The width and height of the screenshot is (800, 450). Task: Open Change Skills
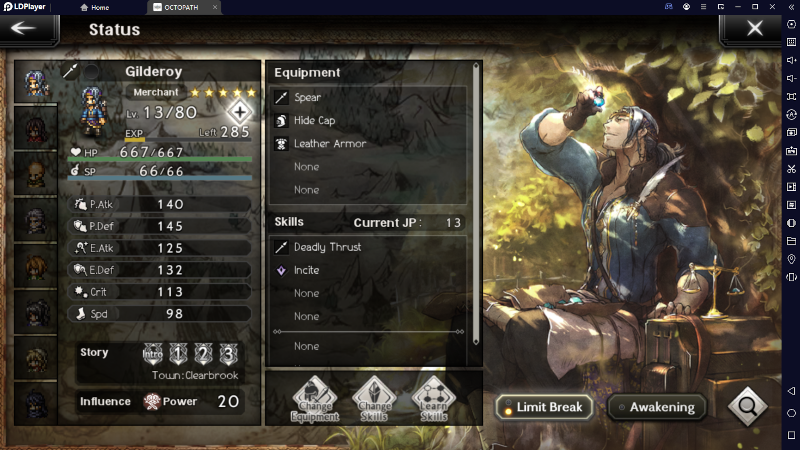pos(370,401)
